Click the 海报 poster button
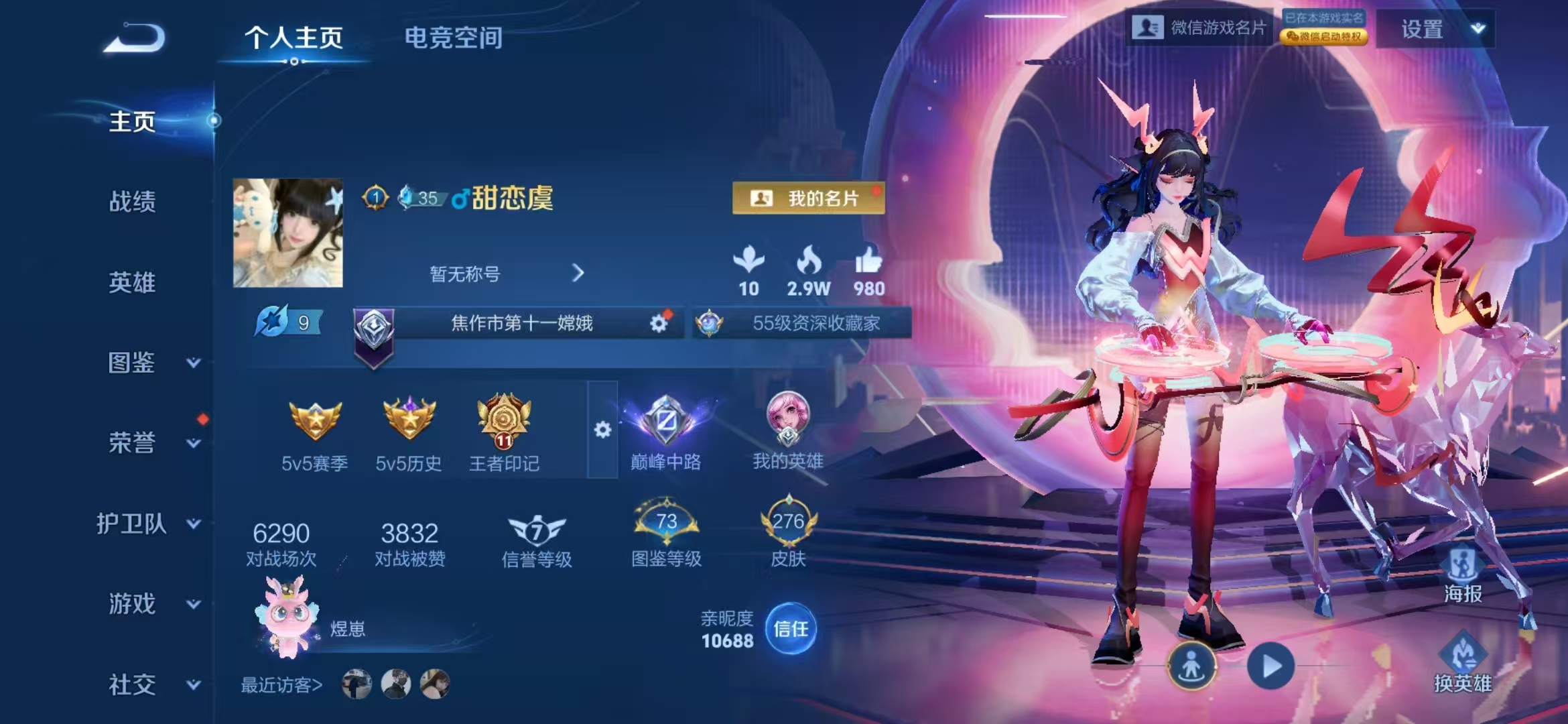Viewport: 1568px width, 724px height. 1463,575
